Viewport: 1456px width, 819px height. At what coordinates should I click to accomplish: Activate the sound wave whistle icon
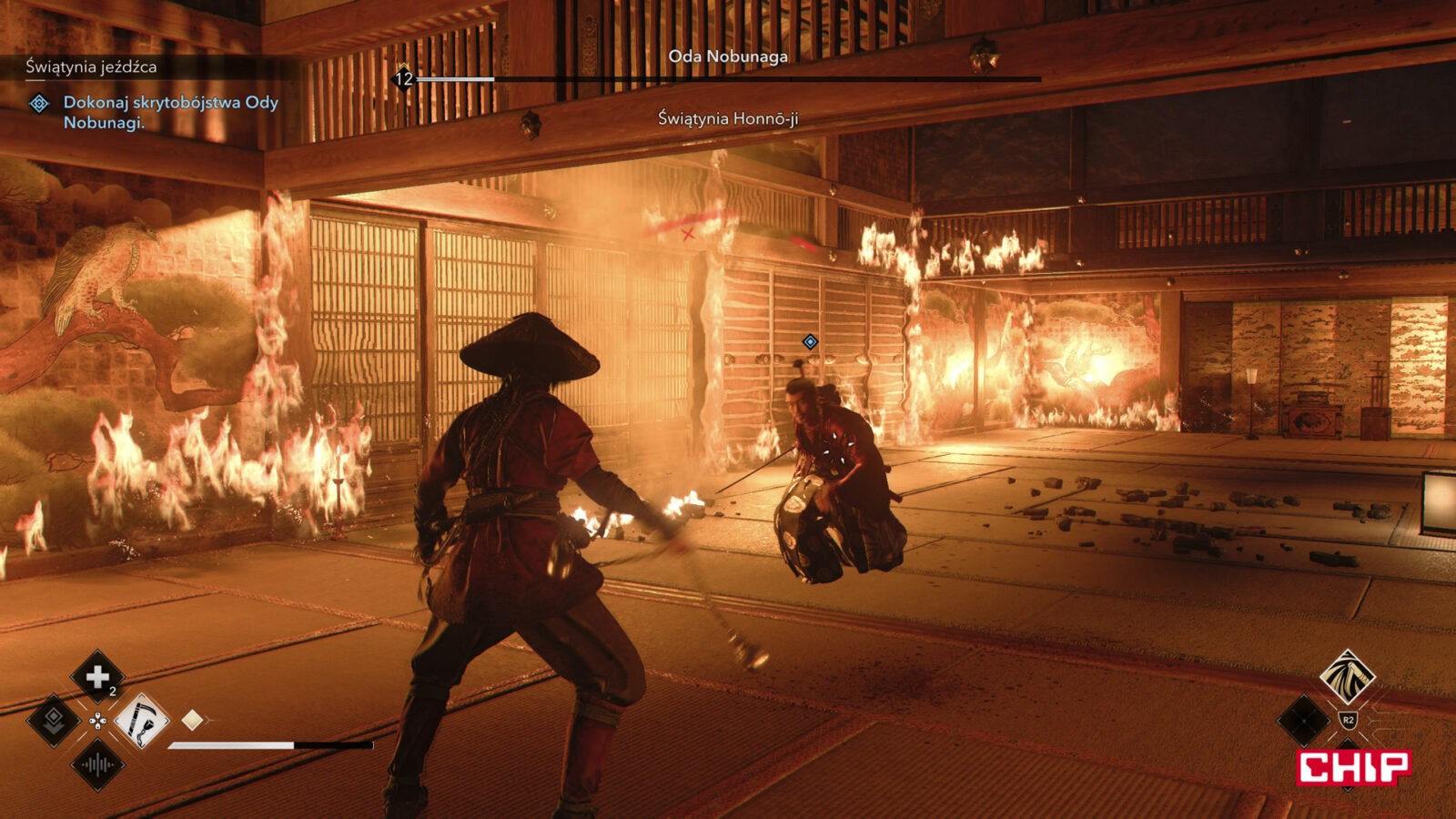tap(97, 765)
